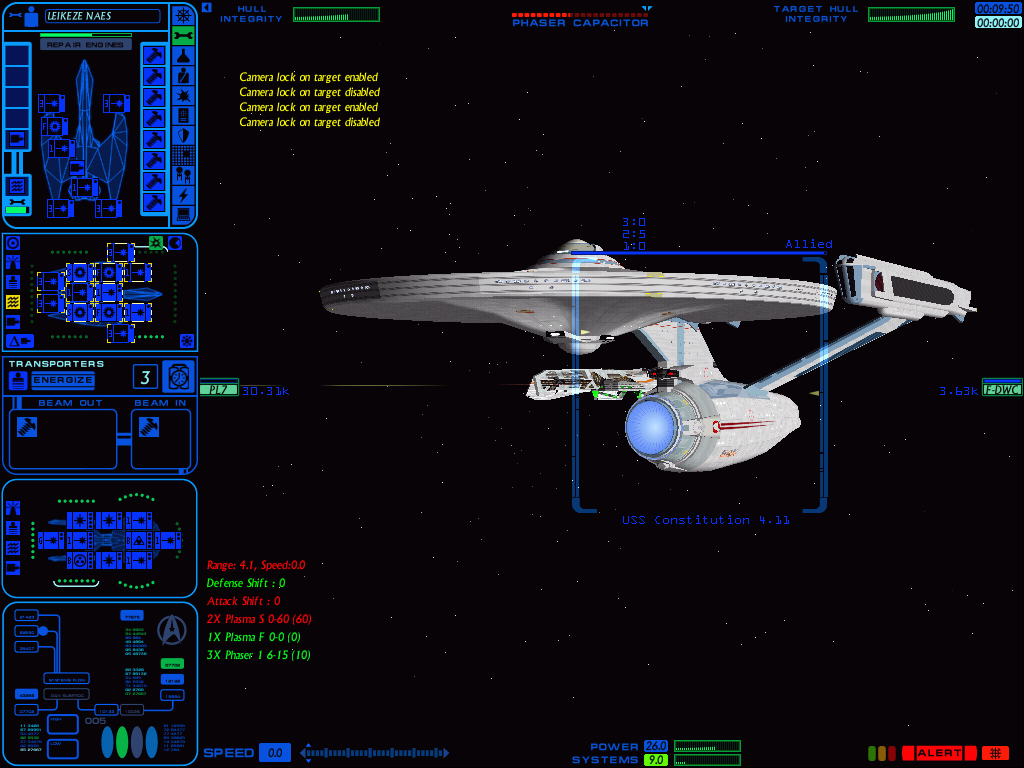This screenshot has height=768, width=1024.
Task: Adjust the speed slider bar
Action: point(375,753)
